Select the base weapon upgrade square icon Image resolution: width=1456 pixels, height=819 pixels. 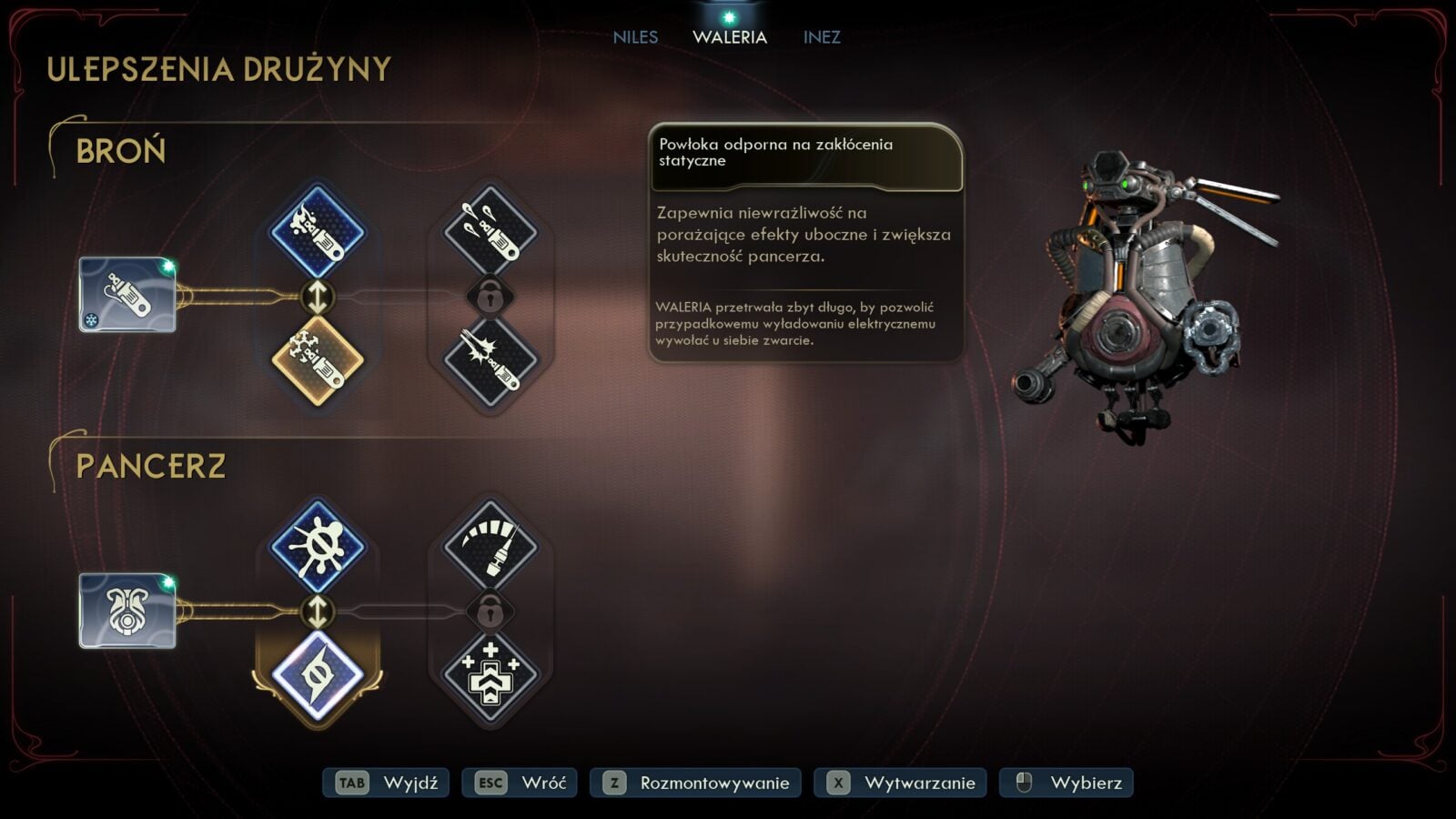[x=127, y=295]
